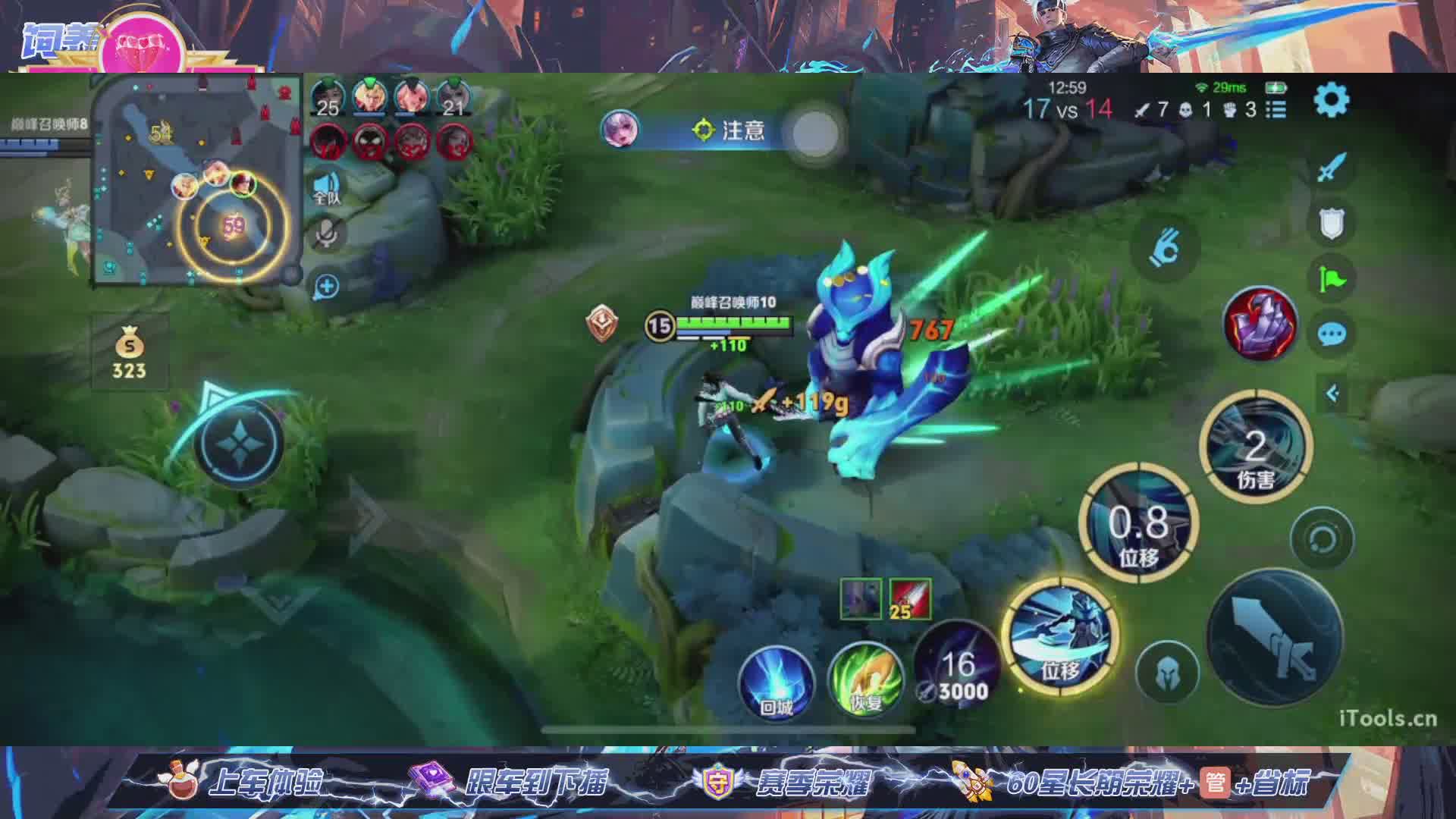1456x819 pixels.
Task: Select the 0.8 cooldown 位移 skill
Action: click(x=1138, y=523)
